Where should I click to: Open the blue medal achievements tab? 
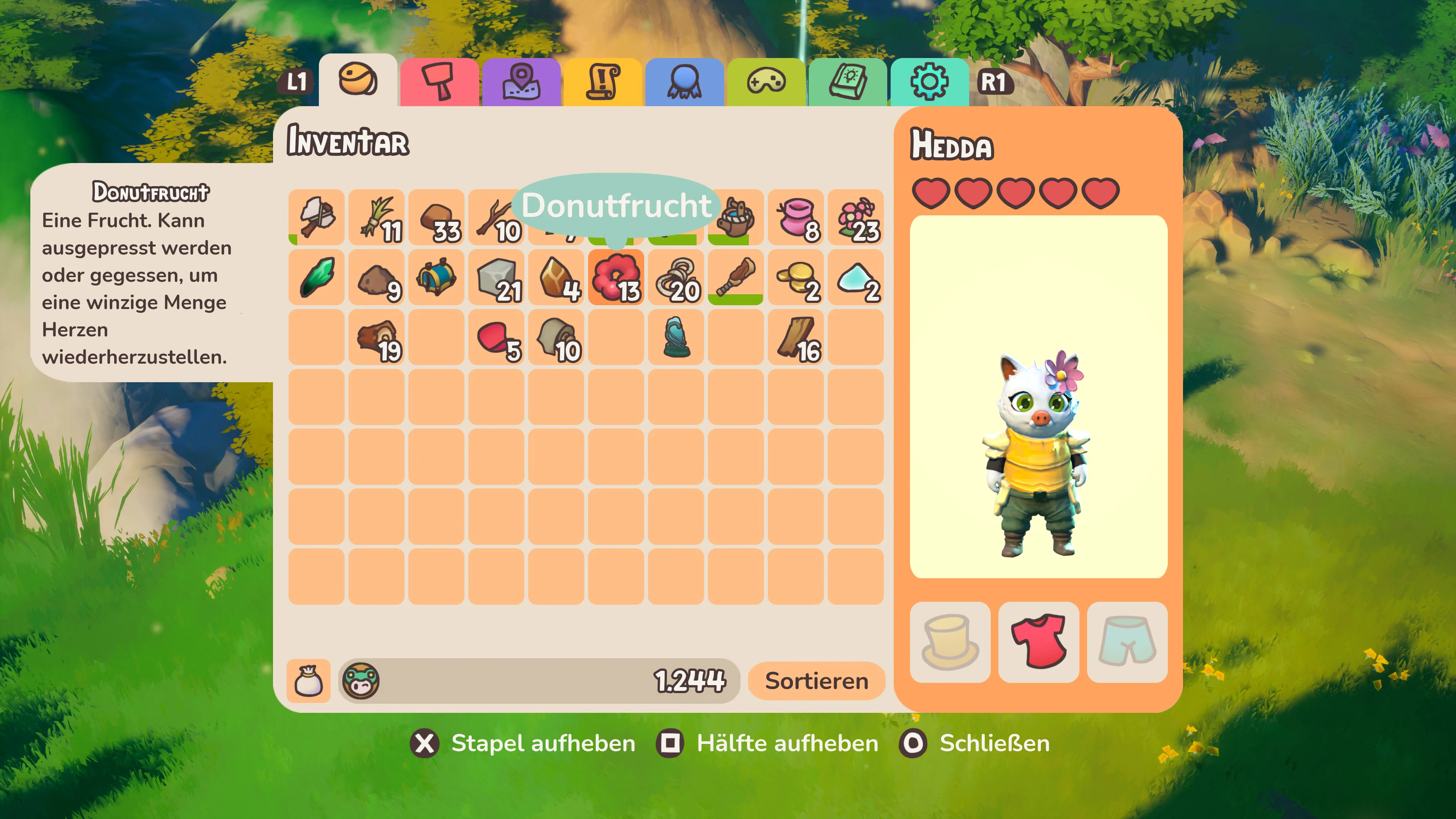tap(684, 83)
